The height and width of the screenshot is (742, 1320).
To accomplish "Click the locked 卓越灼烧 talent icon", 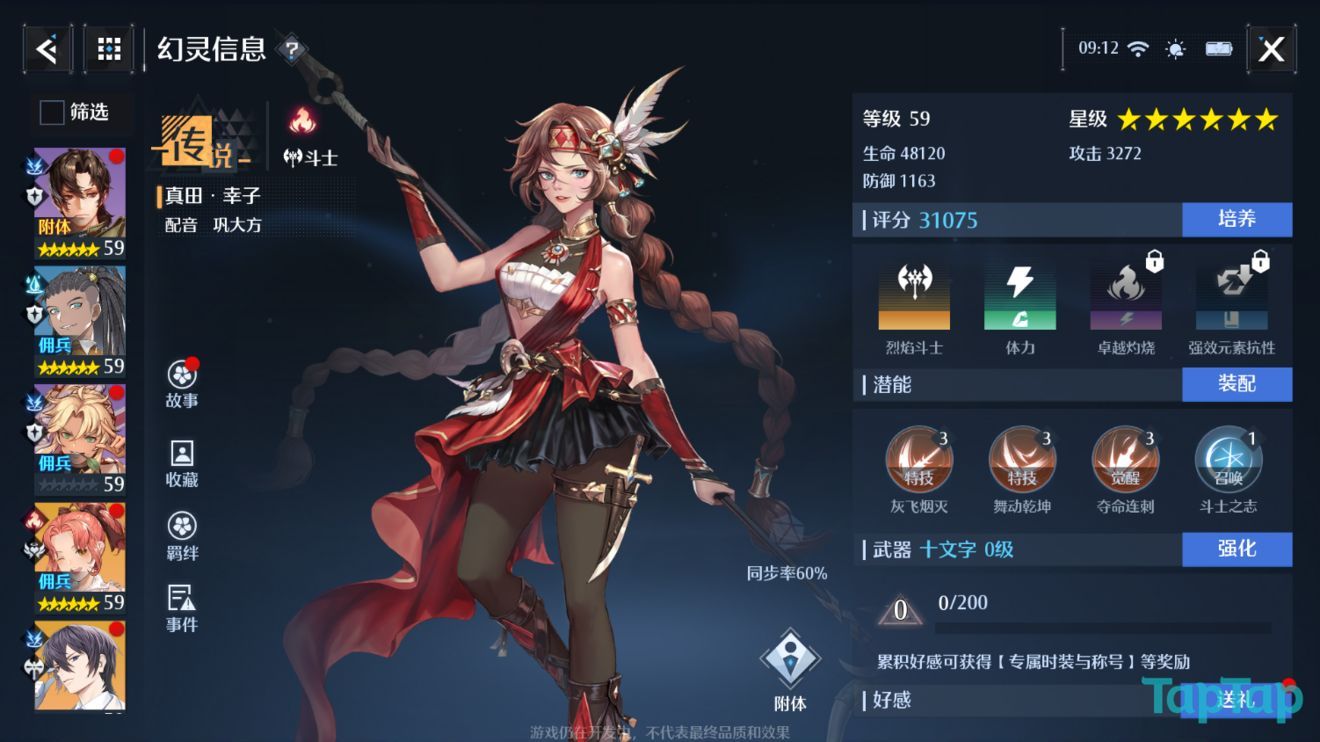I will (1125, 295).
